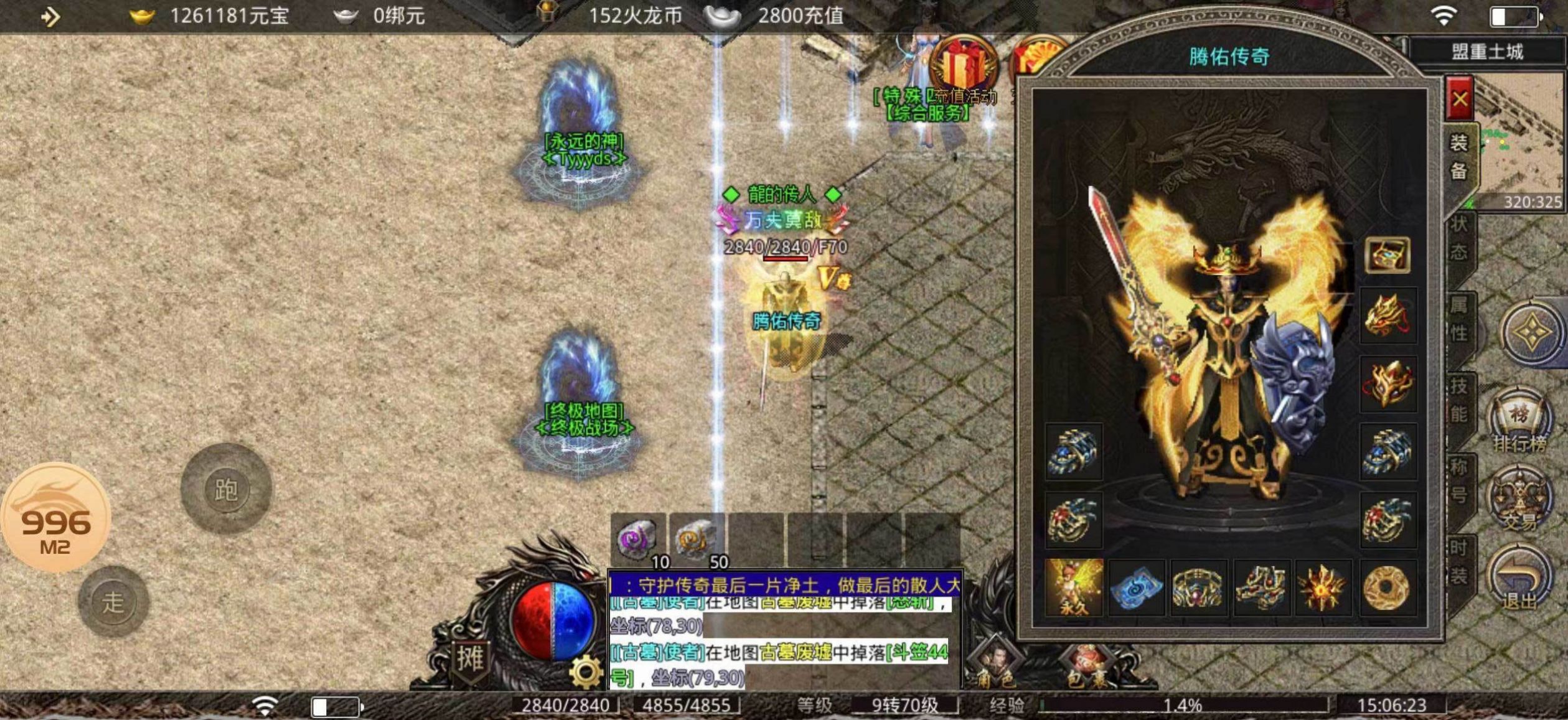Screen dimensions: 1568x720
Task: Select the 永久 fairy equipment slot
Action: [1074, 587]
